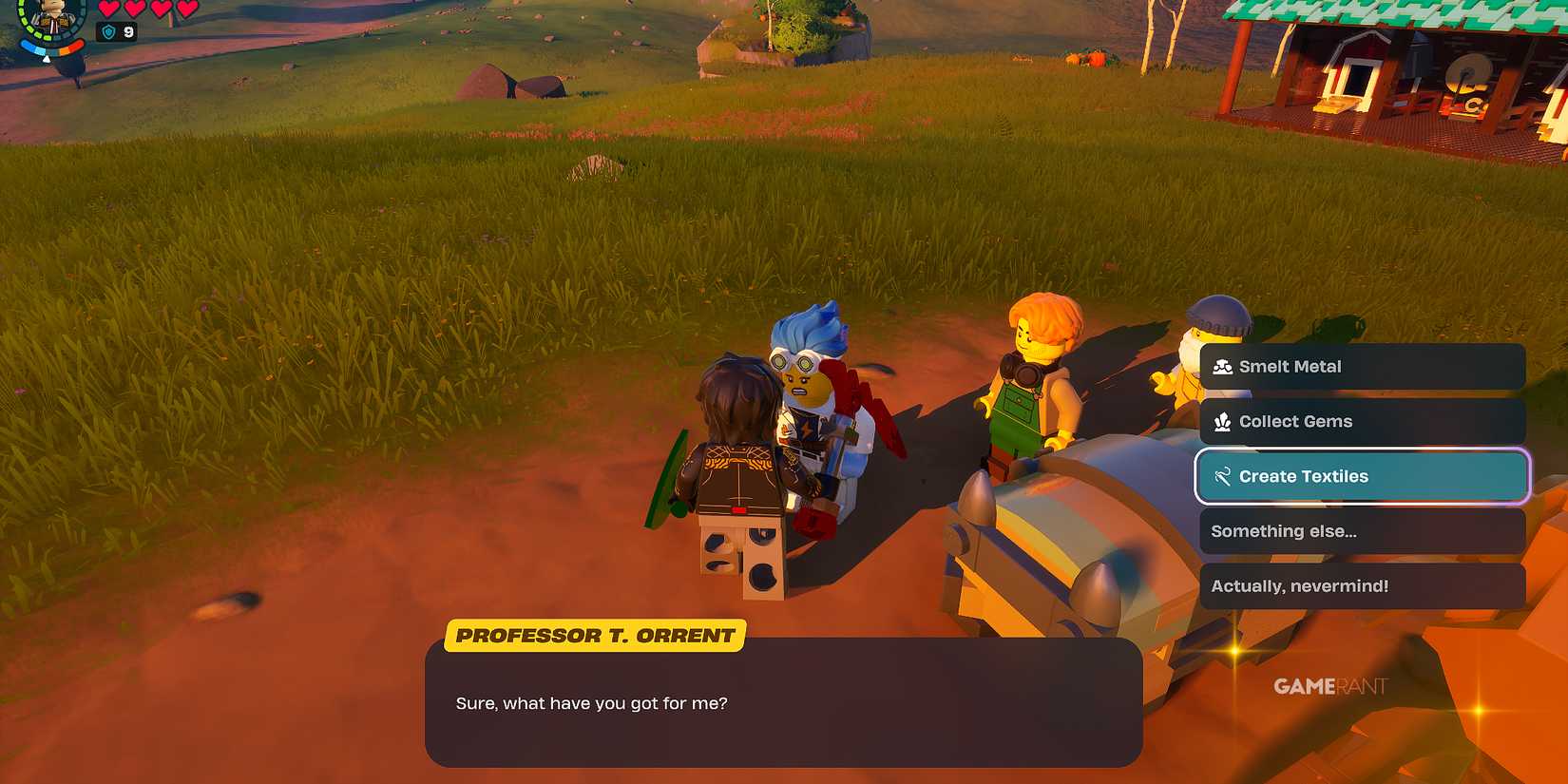Click the circular stamina ring around the avatar
The width and height of the screenshot is (1568, 784).
[x=27, y=27]
